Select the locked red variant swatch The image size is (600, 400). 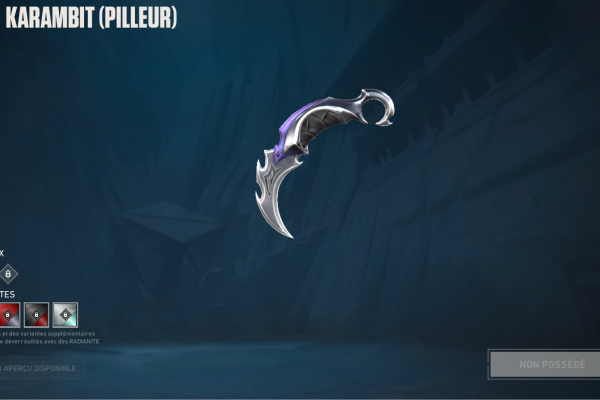coord(9,315)
